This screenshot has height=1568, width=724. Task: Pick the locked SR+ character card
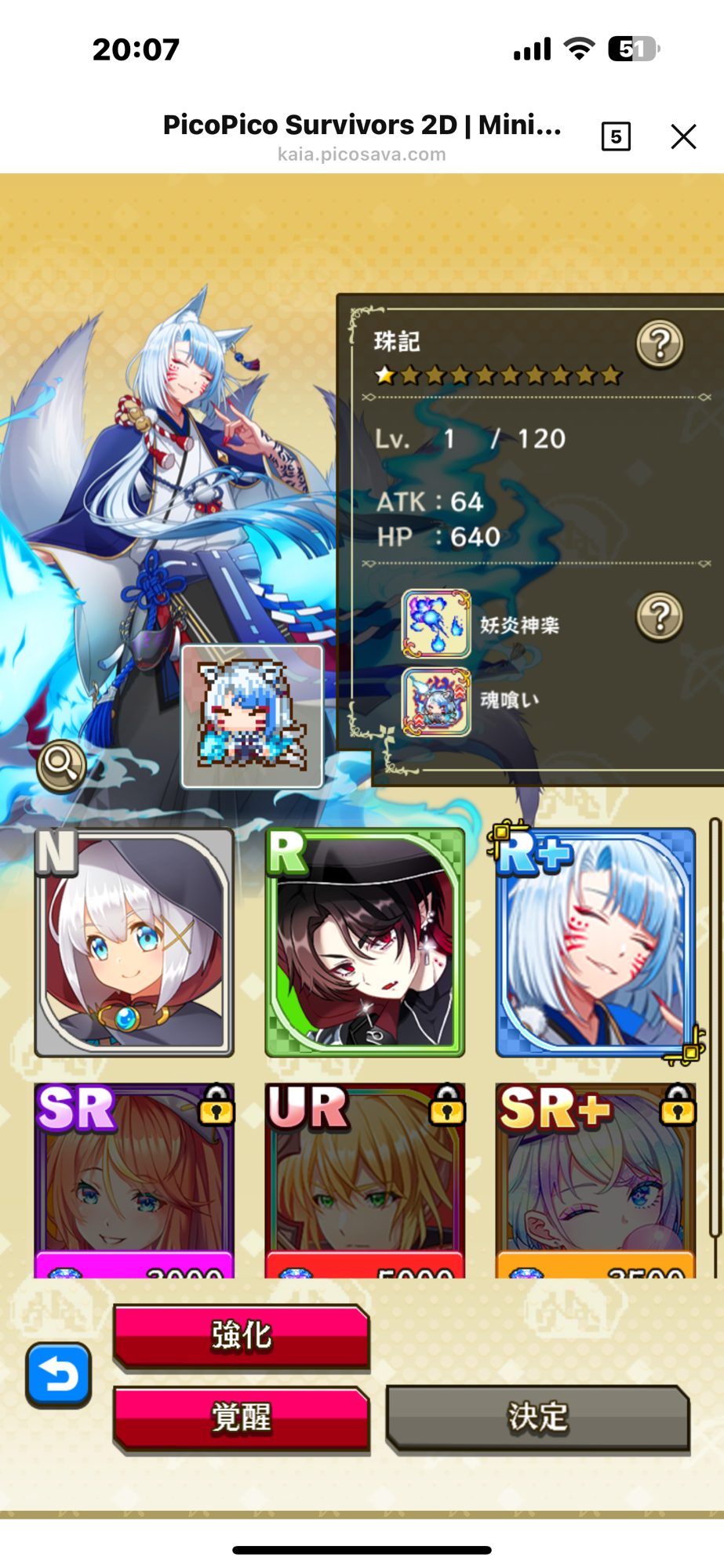[x=596, y=1180]
